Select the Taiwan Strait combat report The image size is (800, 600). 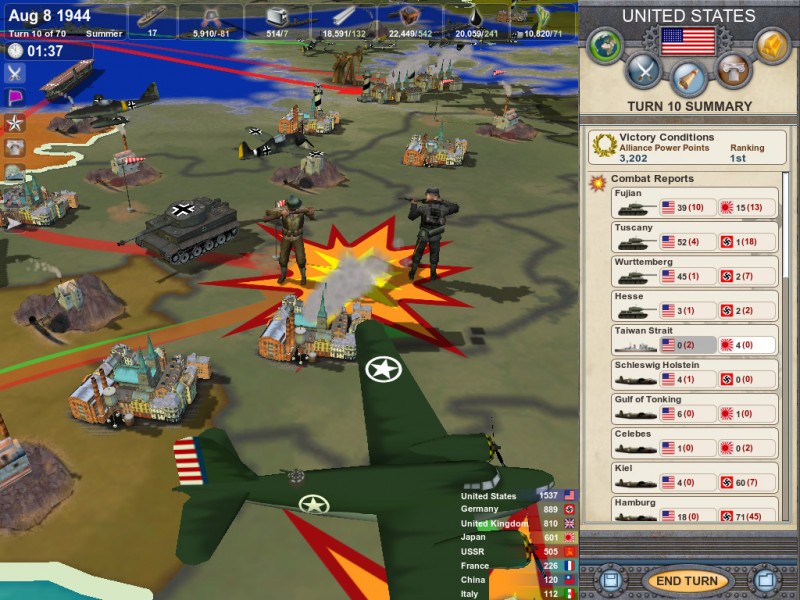695,339
